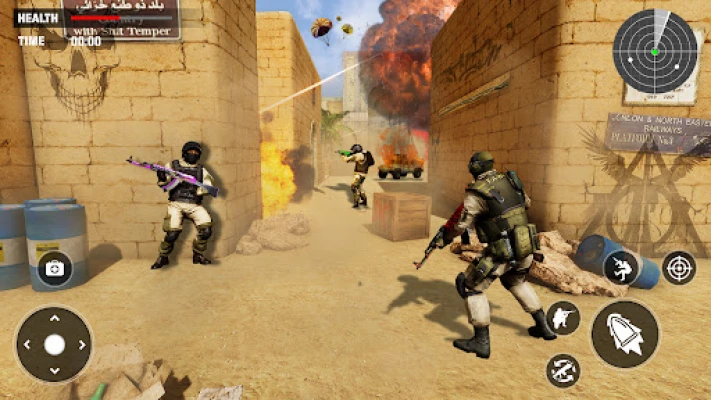This screenshot has width=711, height=400.
Task: Toggle the crouching soldier stance button
Action: [563, 318]
